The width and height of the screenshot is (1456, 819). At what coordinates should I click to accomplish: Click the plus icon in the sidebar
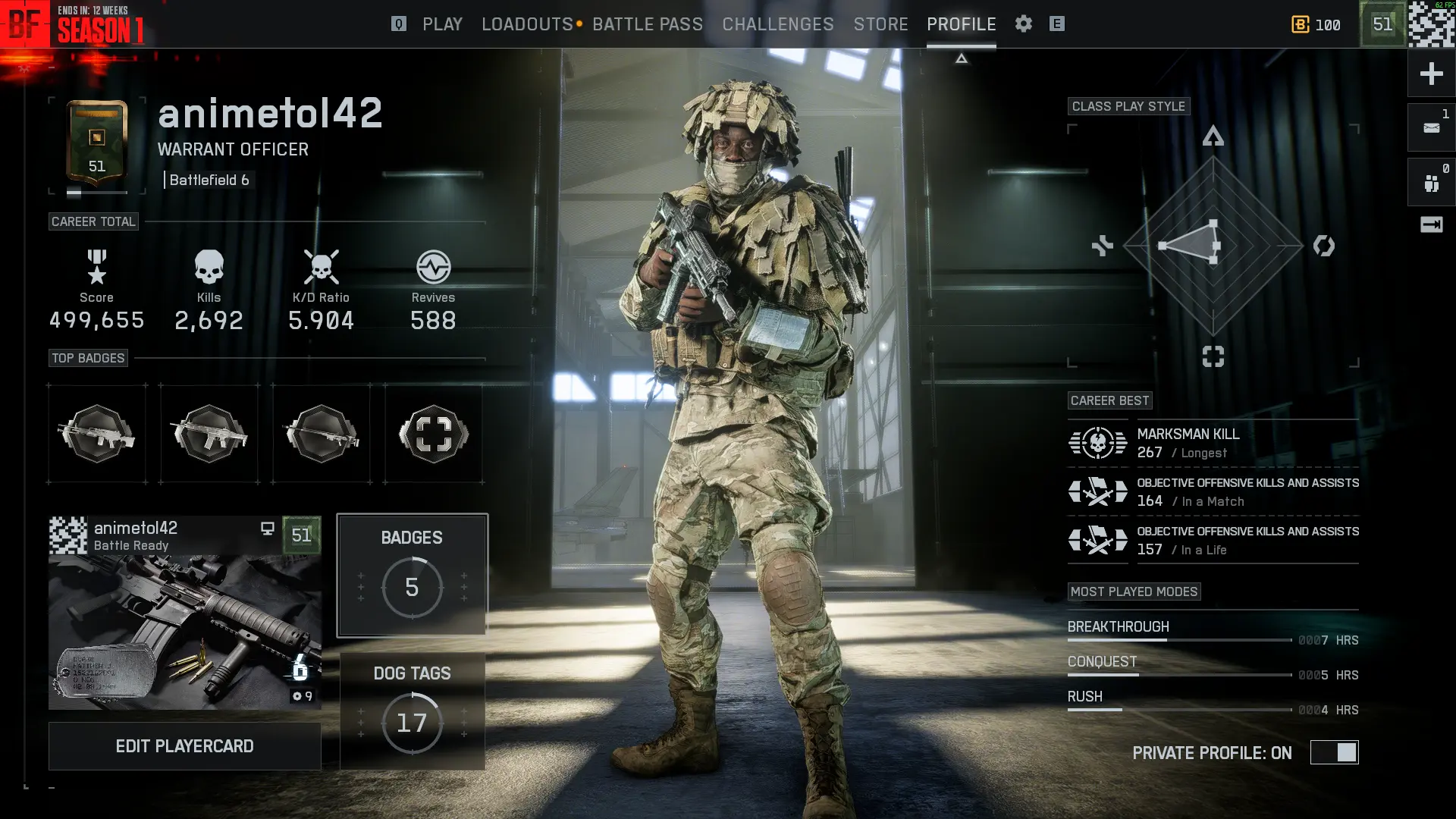pyautogui.click(x=1431, y=74)
